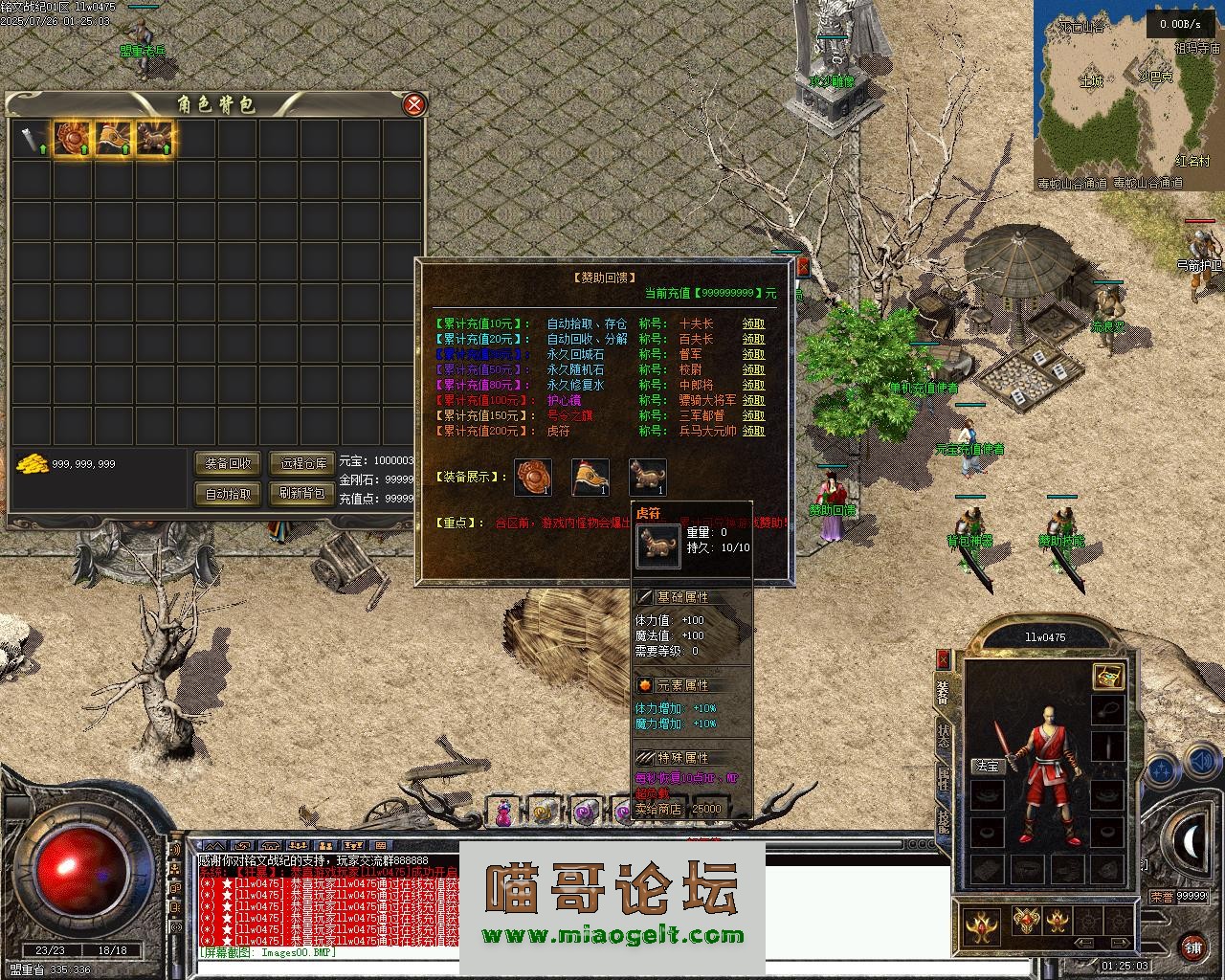Click the 刷新背包 refresh bag button

pyautogui.click(x=303, y=494)
